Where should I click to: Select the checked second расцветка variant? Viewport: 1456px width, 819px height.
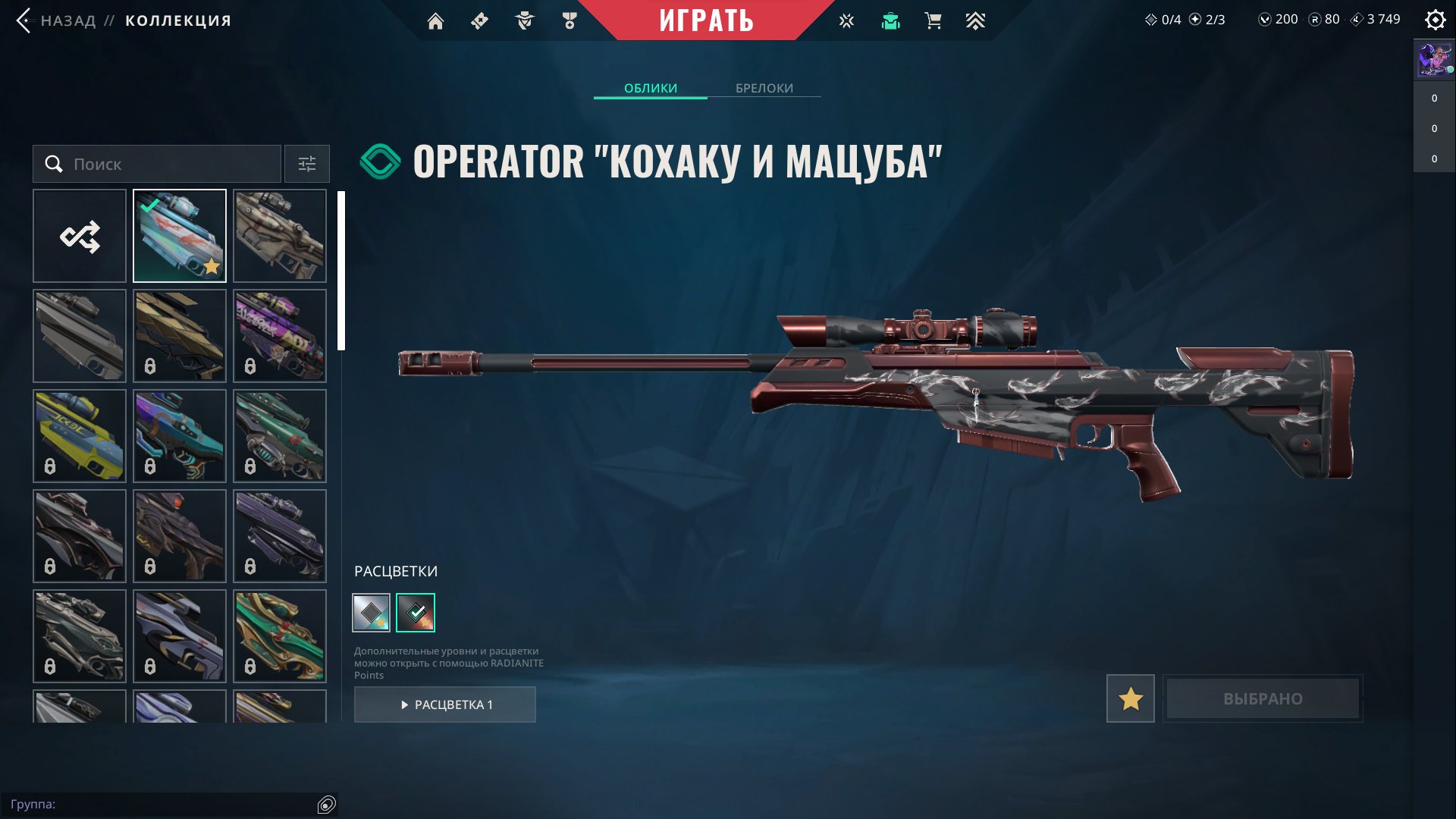point(416,612)
